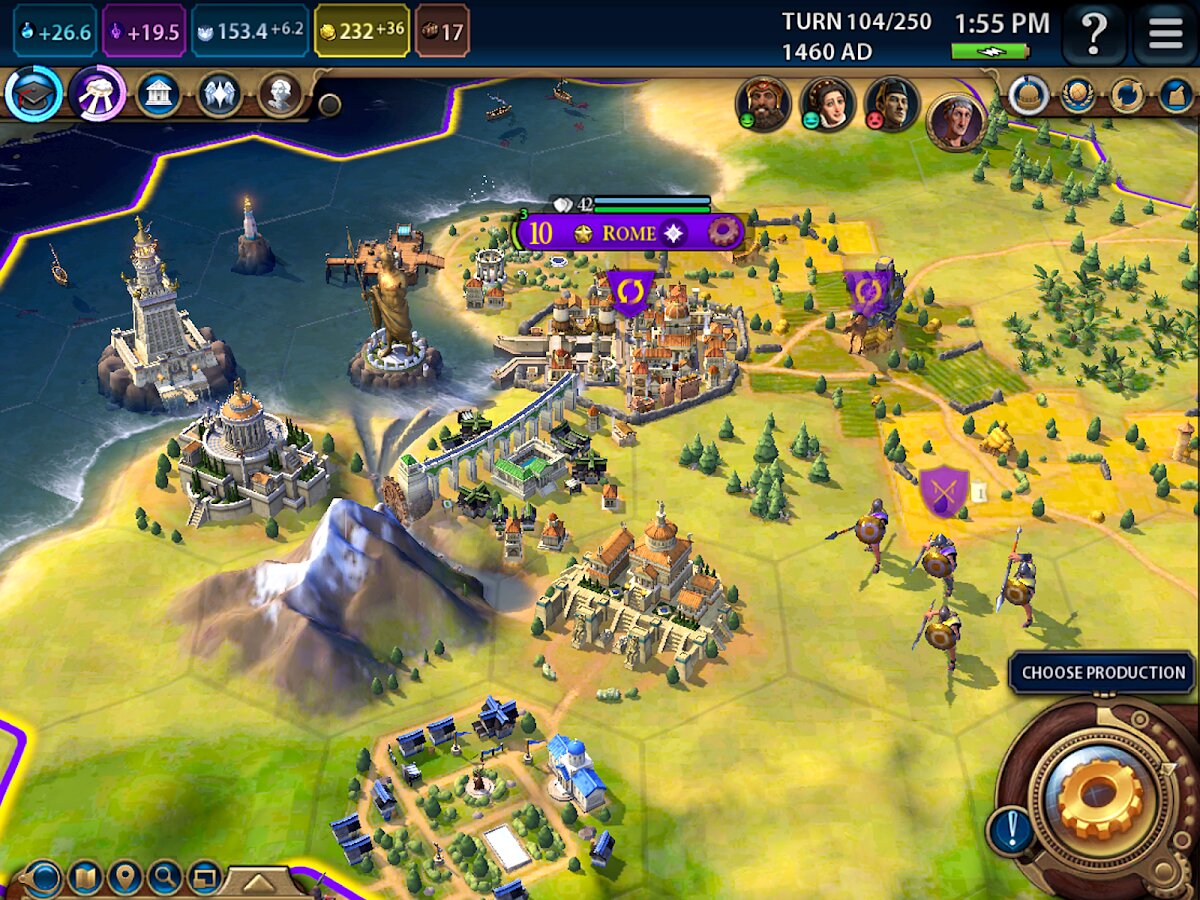Open the help question mark button
Viewport: 1200px width, 900px height.
click(x=1094, y=34)
